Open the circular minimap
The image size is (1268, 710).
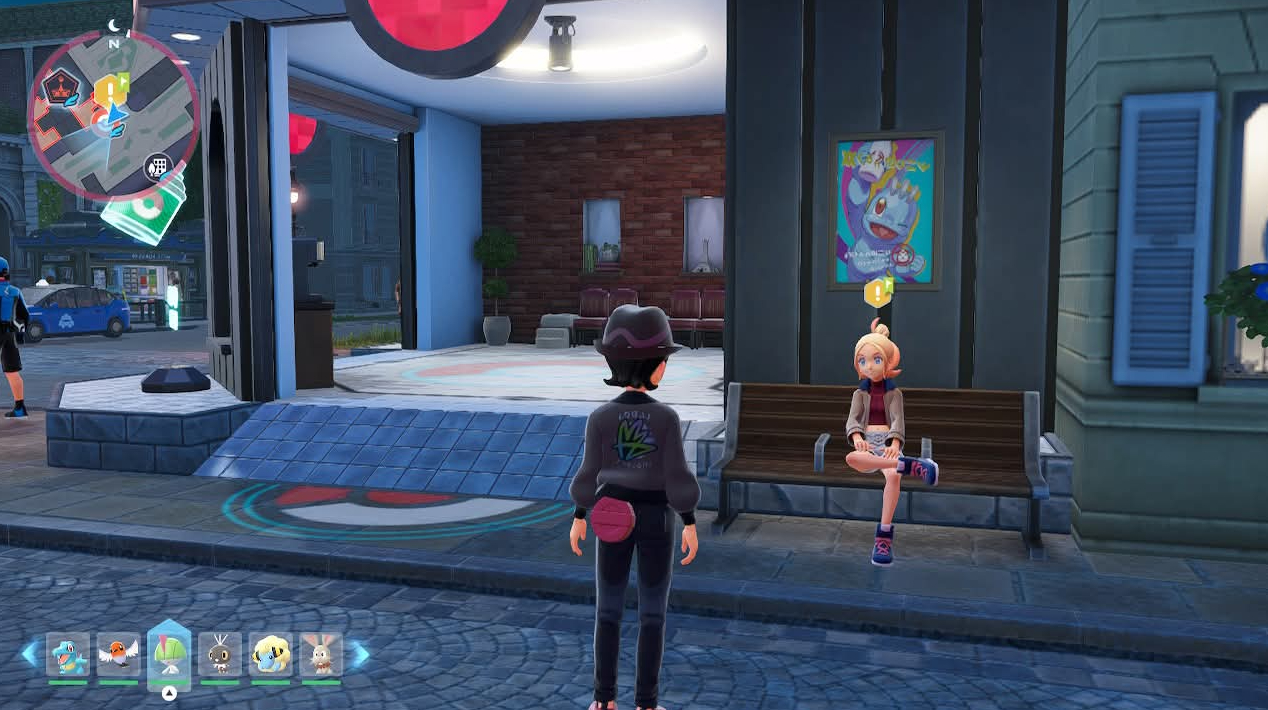pyautogui.click(x=113, y=114)
